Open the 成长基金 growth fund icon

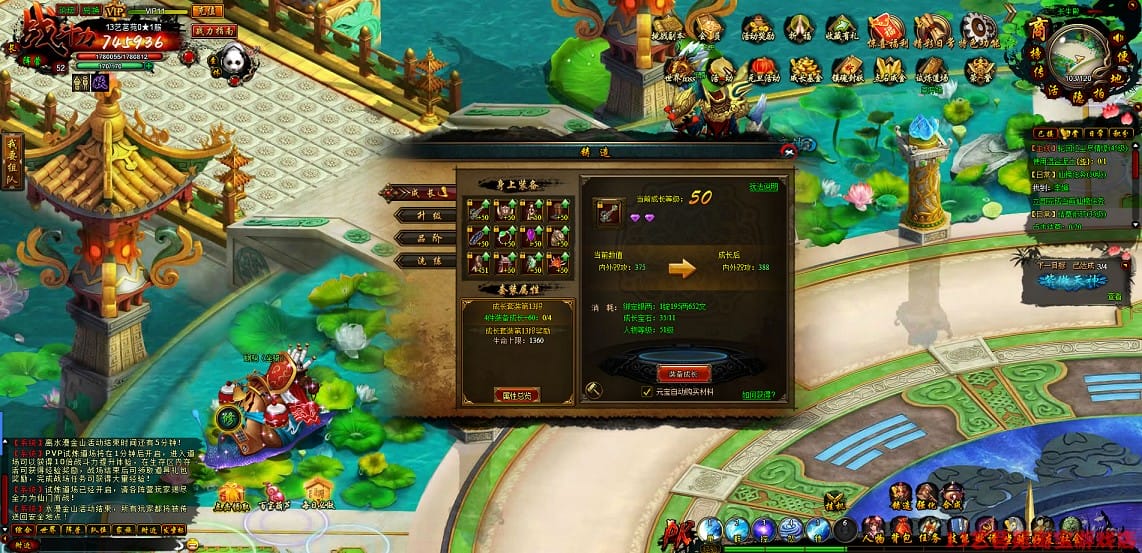(x=804, y=69)
